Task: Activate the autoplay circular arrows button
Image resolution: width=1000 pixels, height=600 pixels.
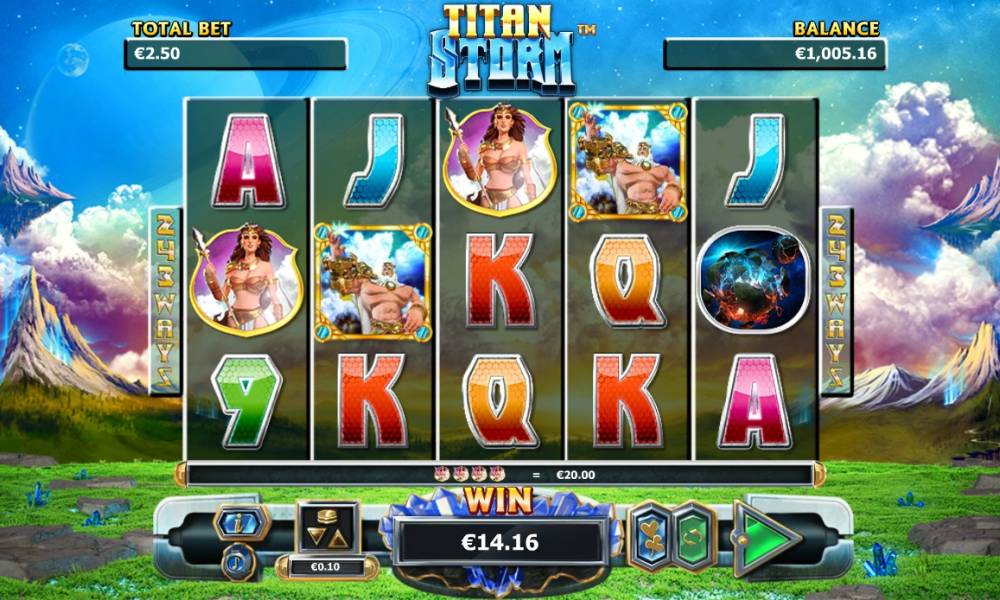Action: click(x=694, y=537)
